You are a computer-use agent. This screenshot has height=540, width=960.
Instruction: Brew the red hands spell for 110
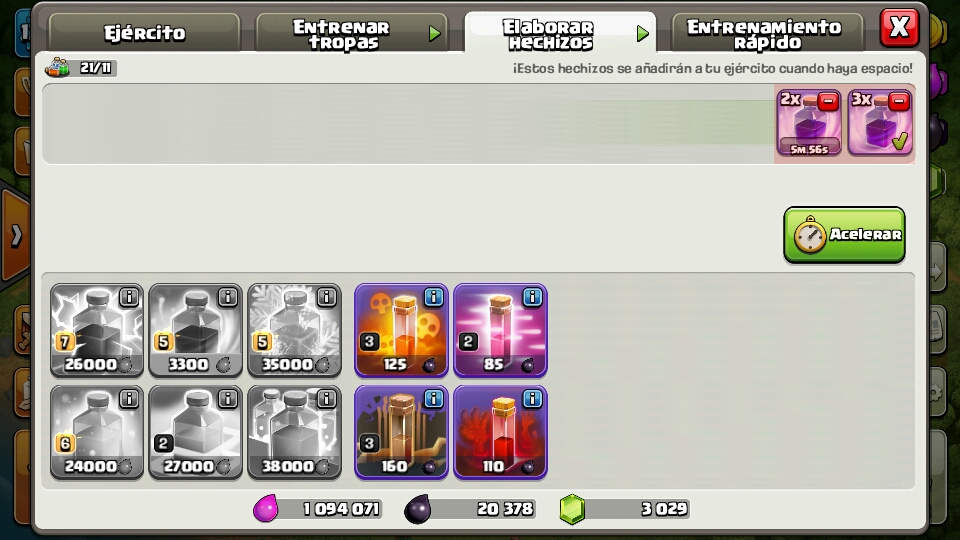click(x=500, y=432)
